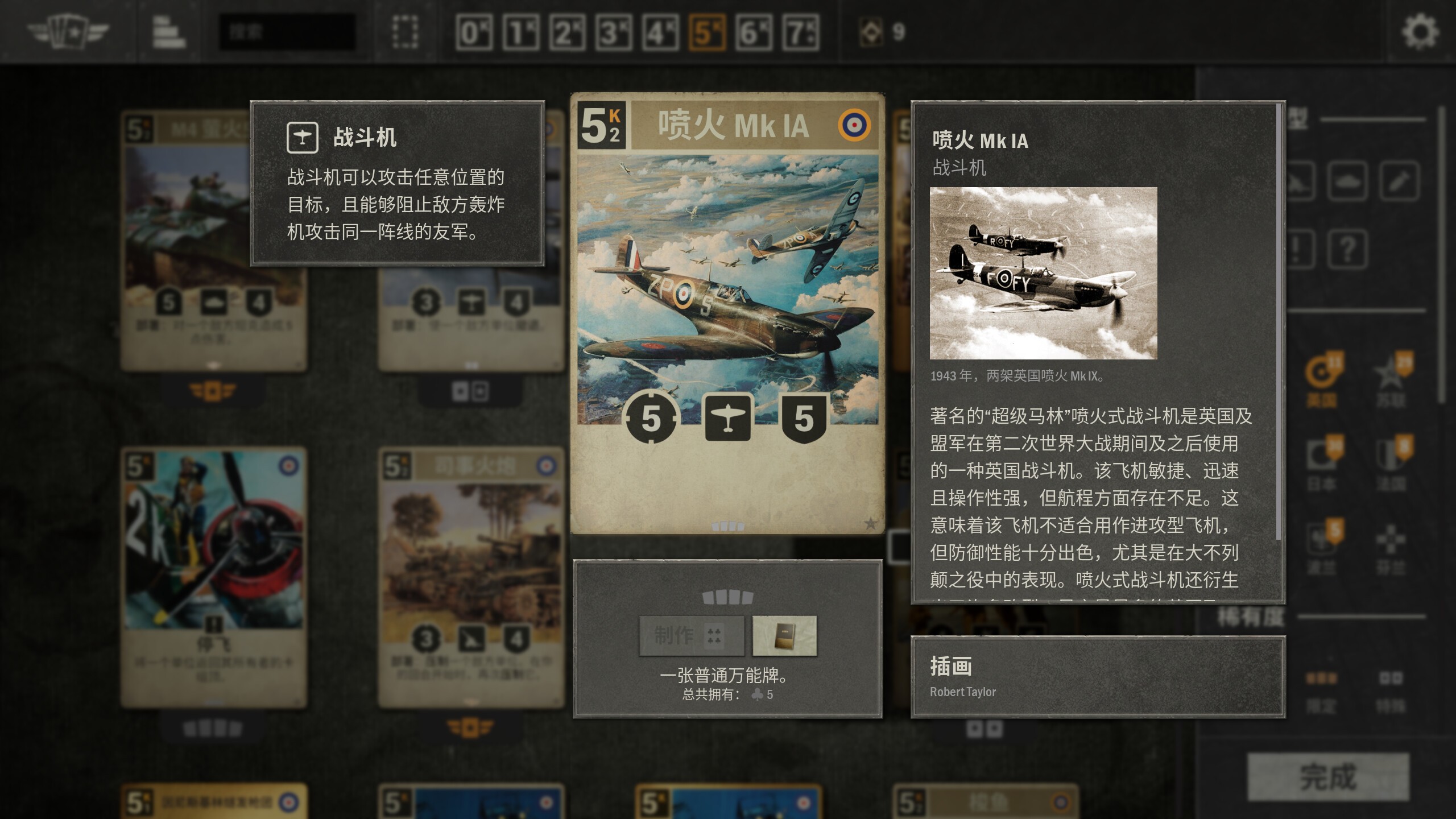This screenshot has width=1456, height=819.
Task: Toggle the unknown card type filter
Action: click(1347, 249)
